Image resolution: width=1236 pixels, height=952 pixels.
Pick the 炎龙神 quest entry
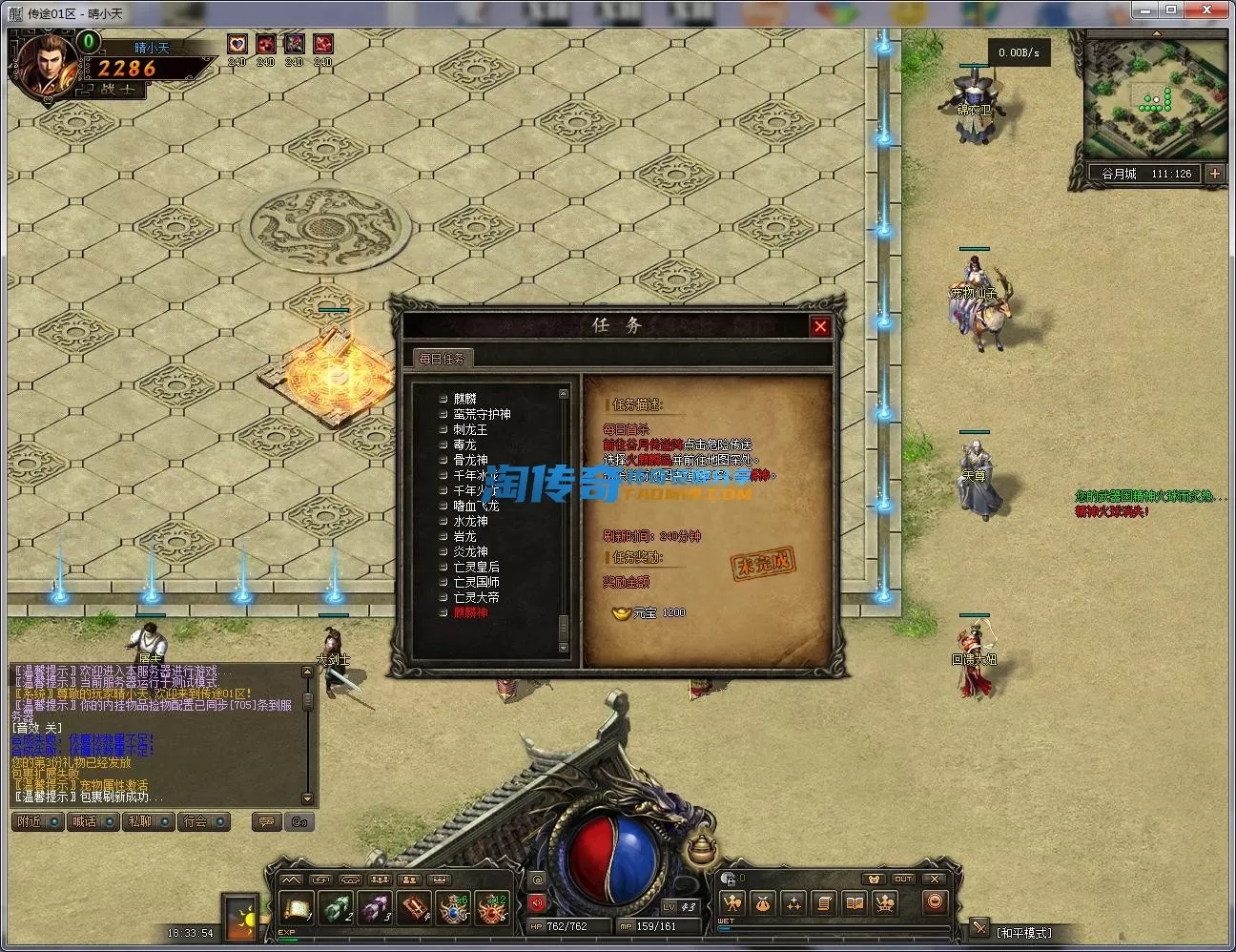coord(470,551)
